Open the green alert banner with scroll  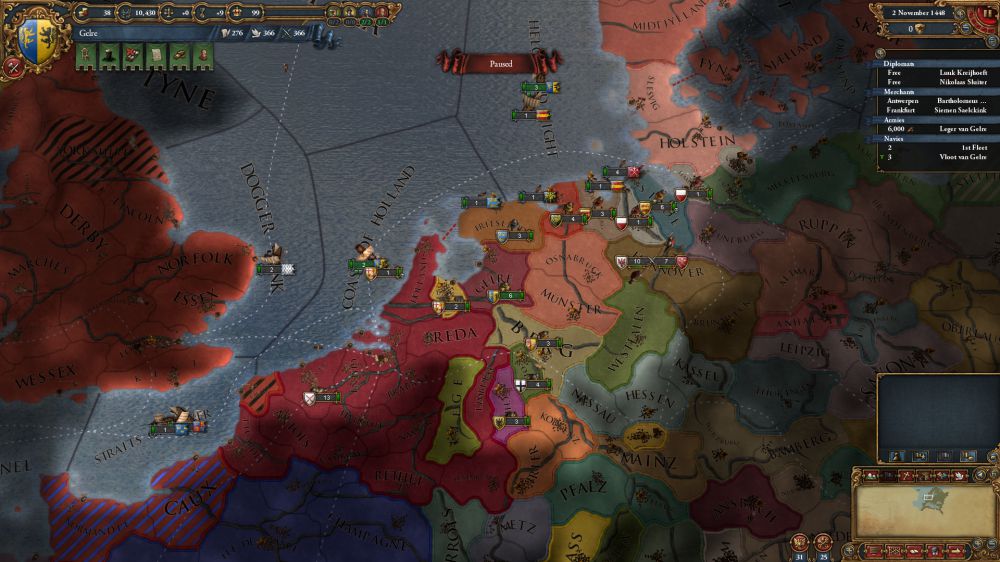click(154, 56)
